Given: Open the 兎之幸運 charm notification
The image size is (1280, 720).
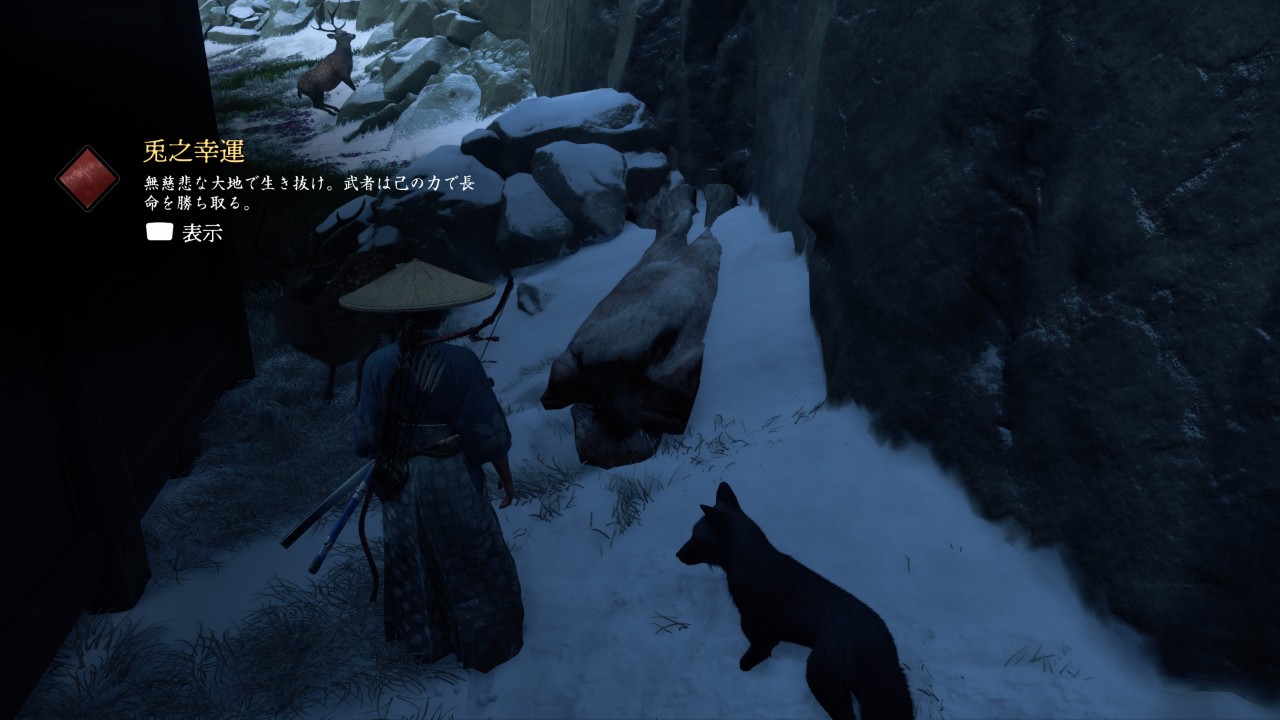Looking at the screenshot, I should point(186,234).
